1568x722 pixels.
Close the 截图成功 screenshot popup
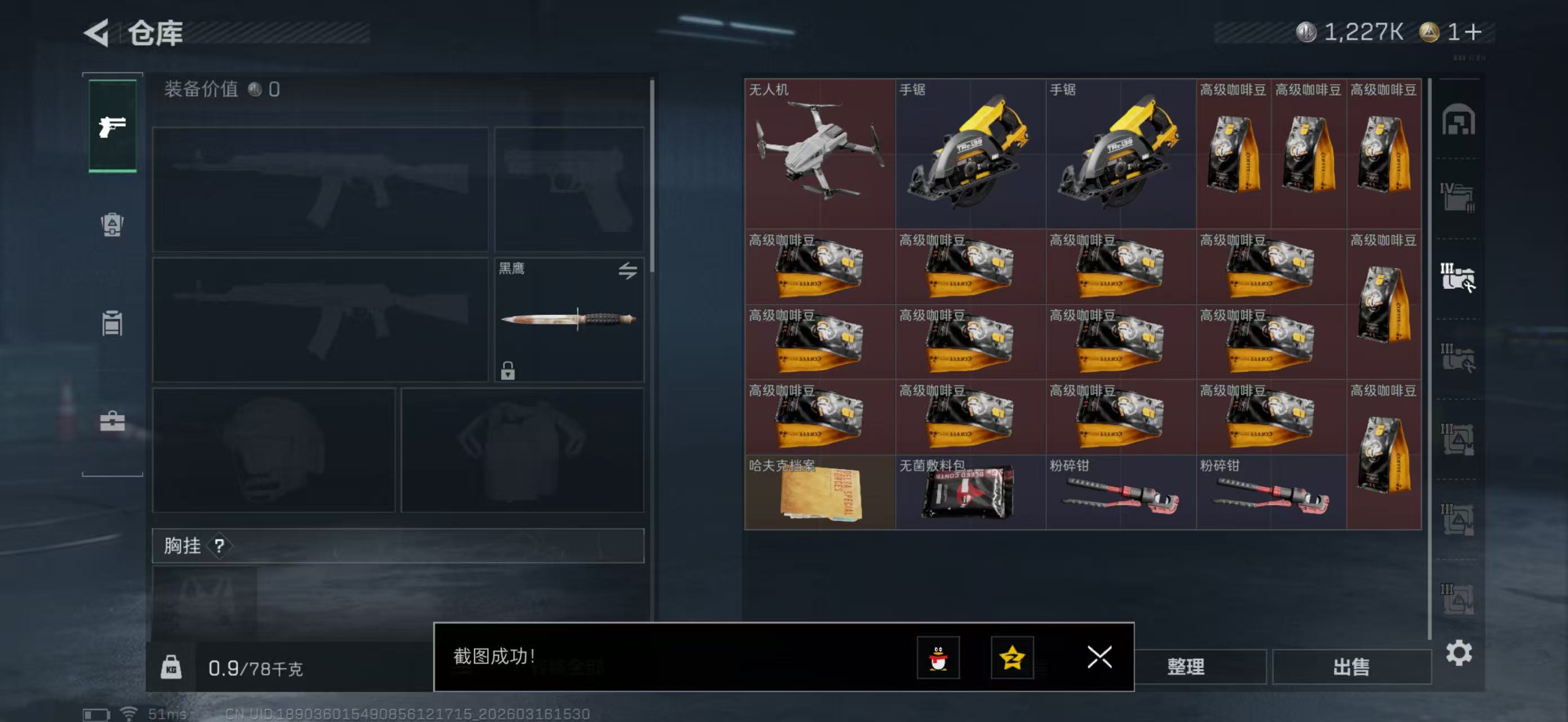coord(1099,657)
